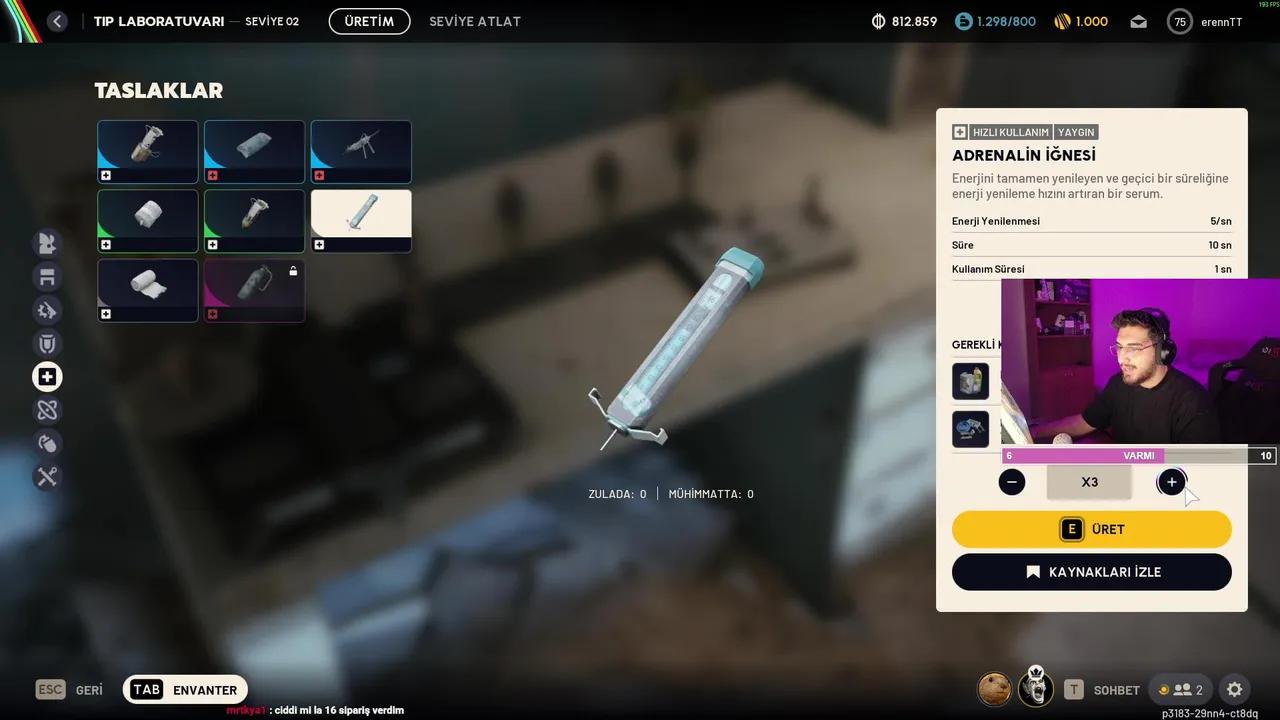
Task: Click the paint grenade icon in the sidebar
Action: (x=46, y=443)
